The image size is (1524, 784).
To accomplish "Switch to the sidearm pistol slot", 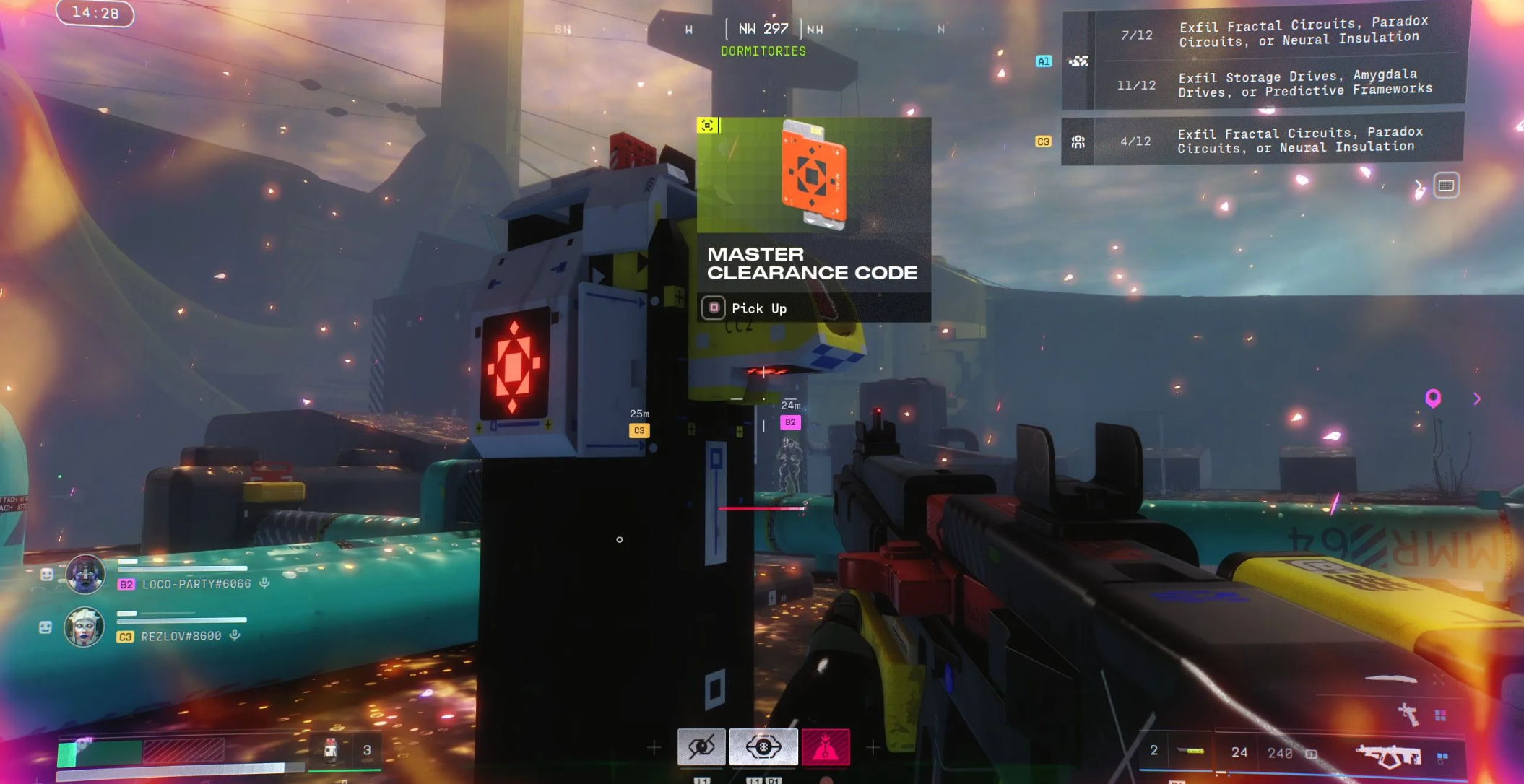I will click(1408, 714).
